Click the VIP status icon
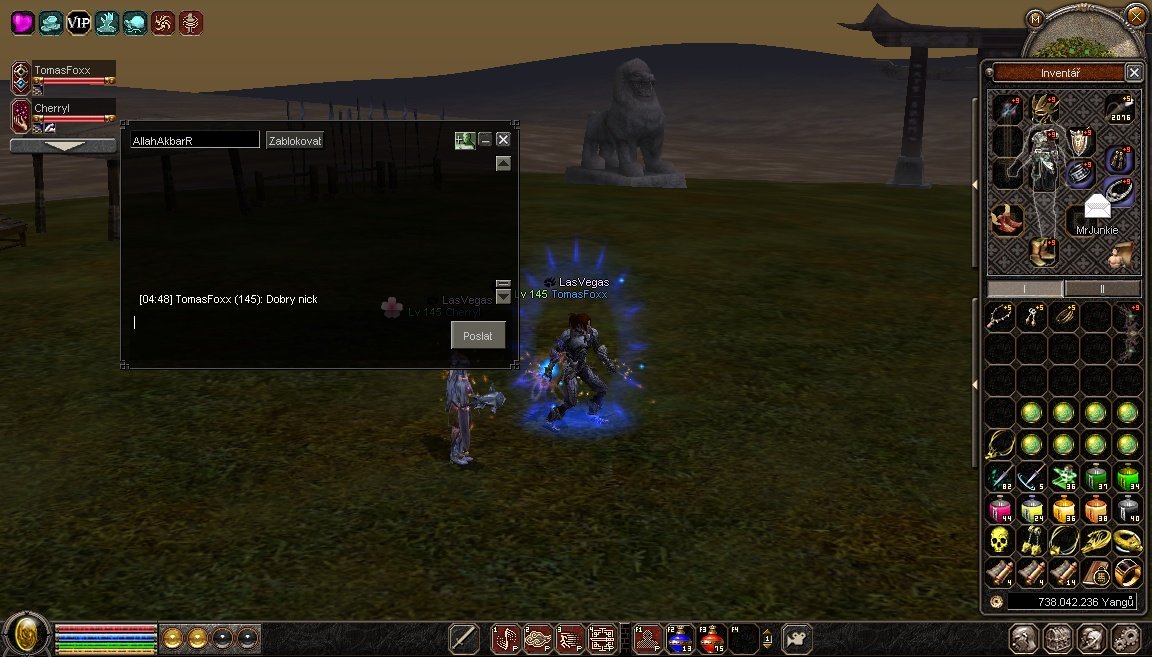1152x657 pixels. point(78,22)
